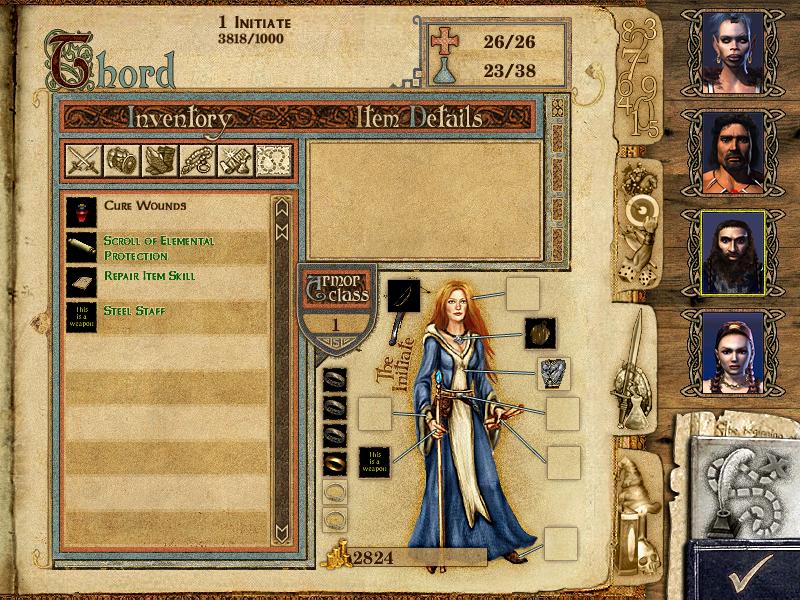The width and height of the screenshot is (800, 600).
Task: Filter inventory by helmet and shield armor
Action: 119,161
